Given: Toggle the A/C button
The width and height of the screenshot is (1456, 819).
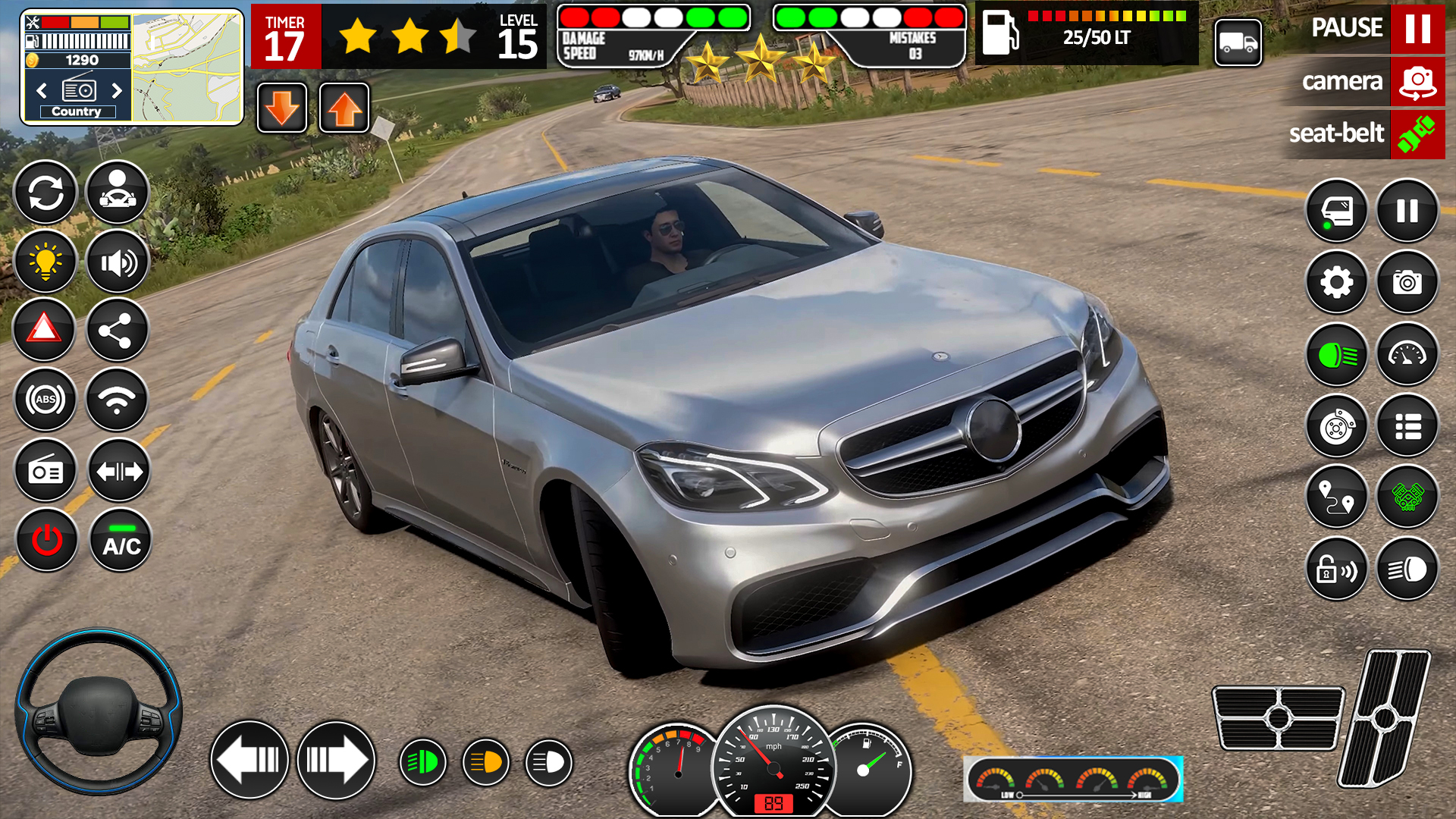Looking at the screenshot, I should 121,540.
